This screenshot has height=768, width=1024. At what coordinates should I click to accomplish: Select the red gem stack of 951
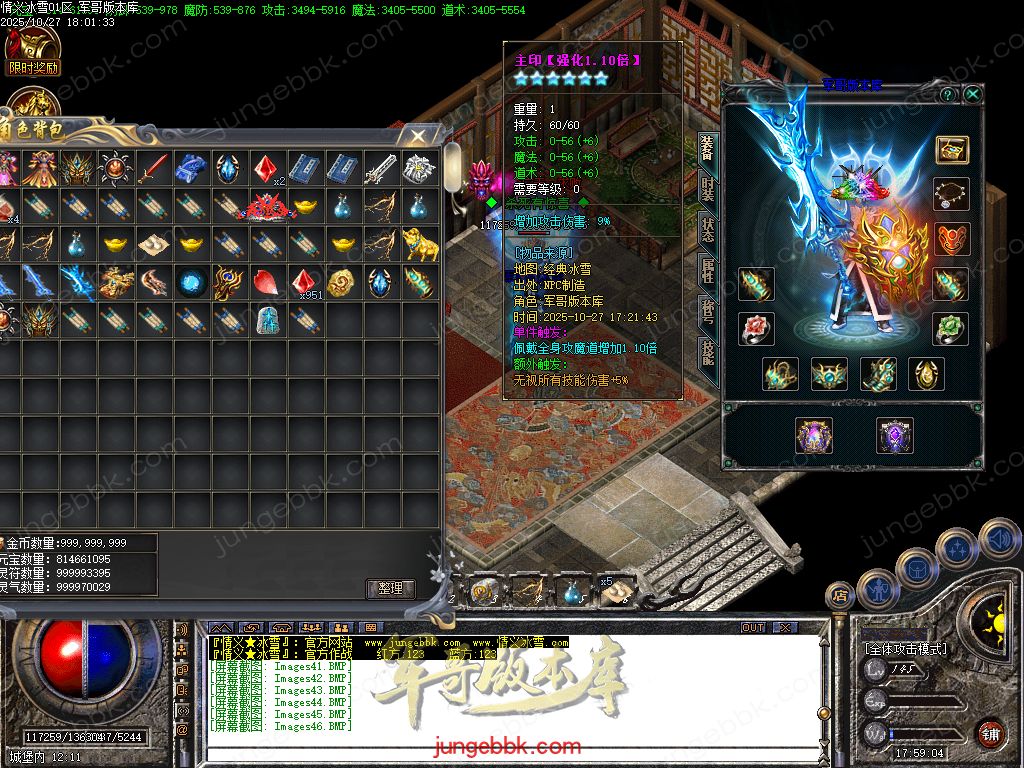[305, 281]
